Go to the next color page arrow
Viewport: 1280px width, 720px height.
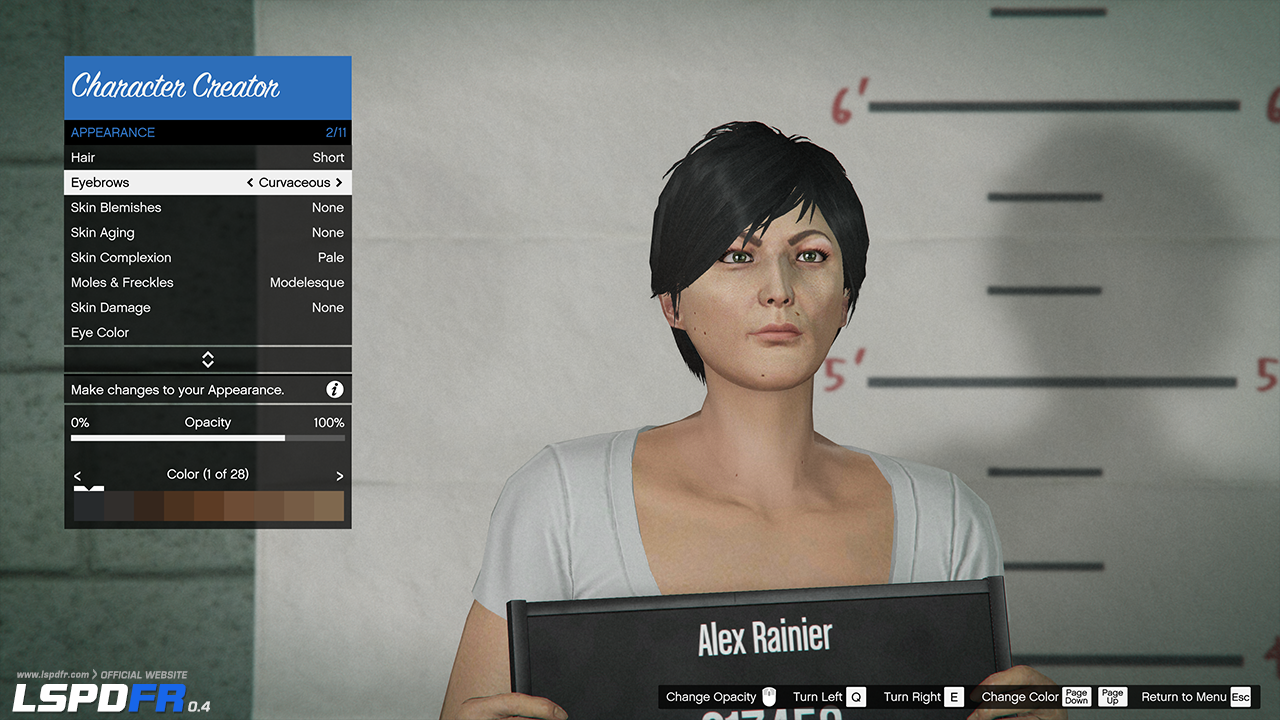pos(339,476)
